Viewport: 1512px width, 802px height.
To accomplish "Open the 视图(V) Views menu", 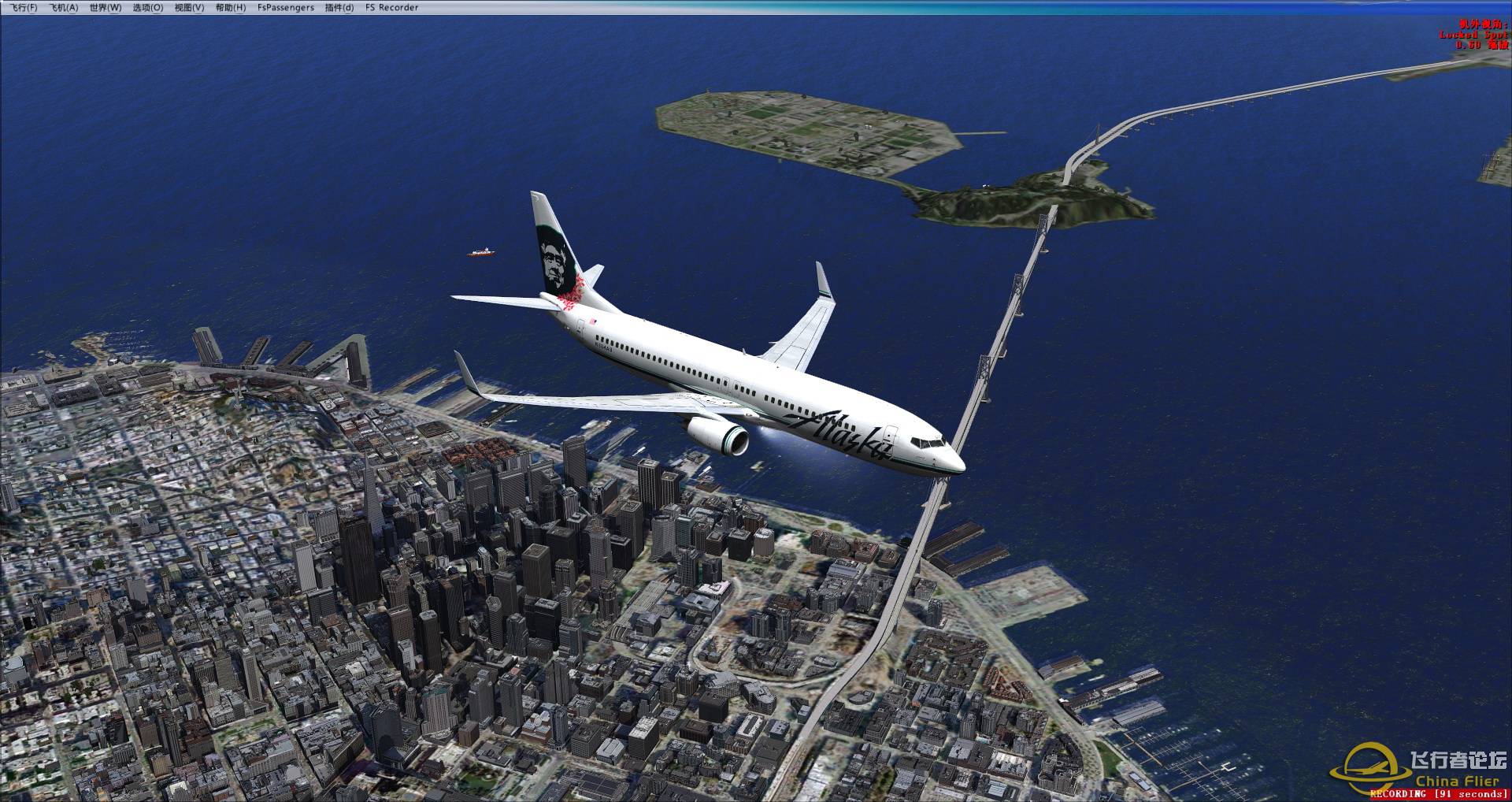I will pos(189,8).
